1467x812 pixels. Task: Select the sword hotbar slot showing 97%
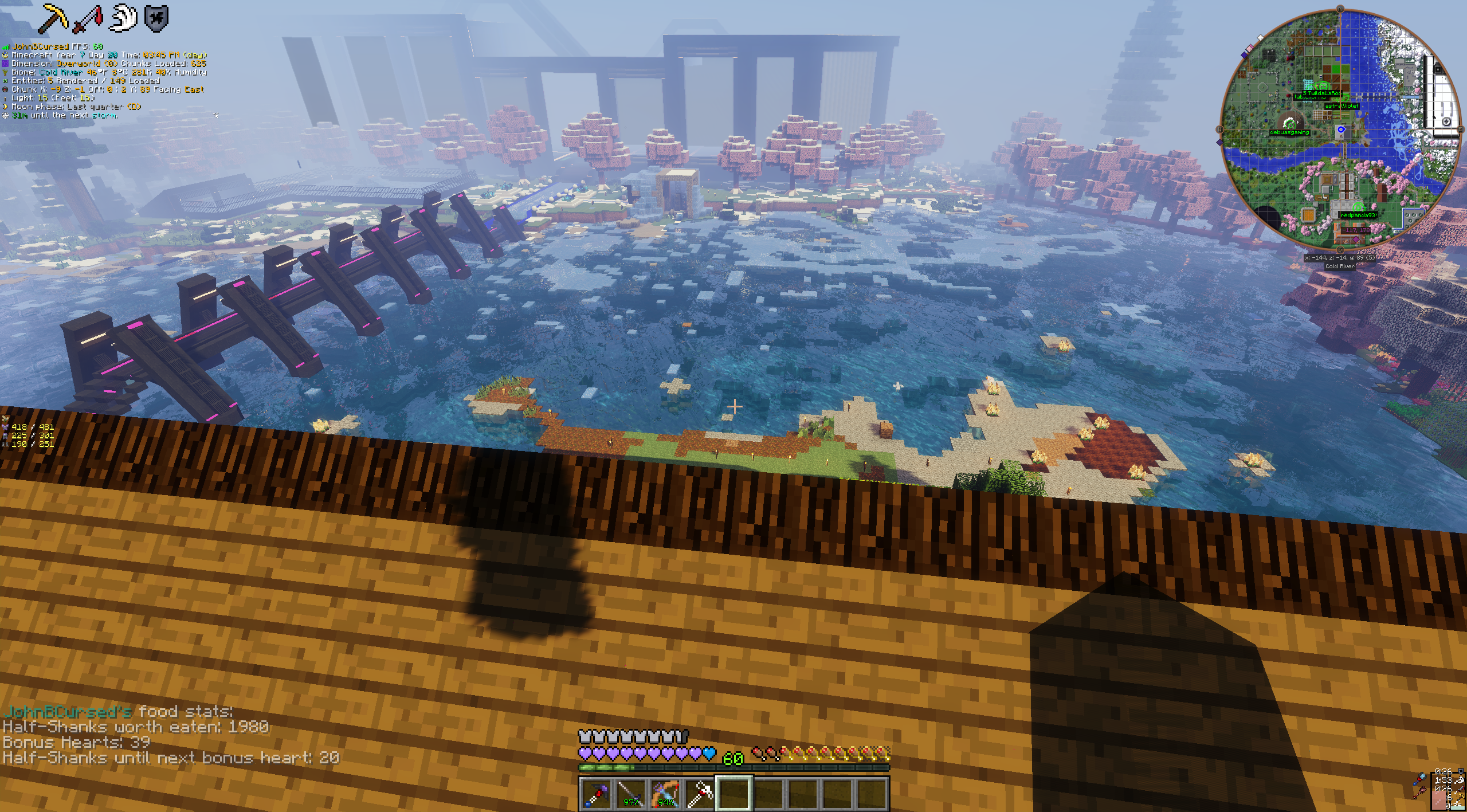631,794
